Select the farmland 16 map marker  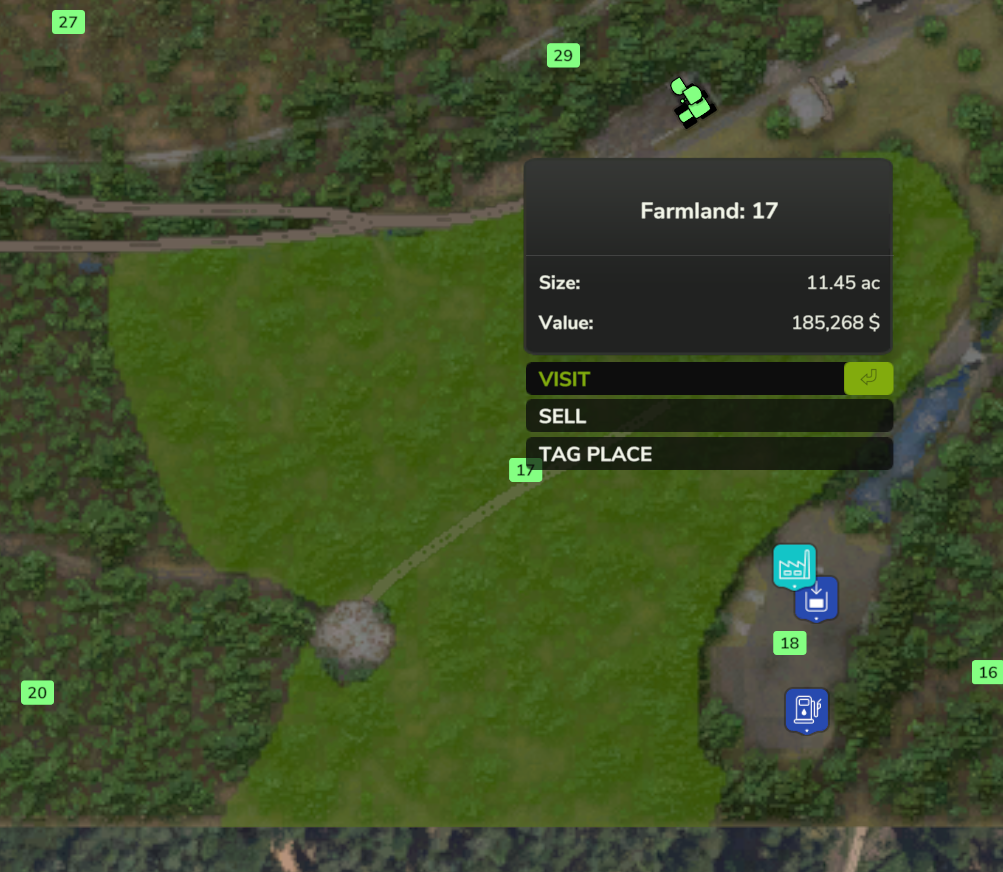(x=988, y=672)
